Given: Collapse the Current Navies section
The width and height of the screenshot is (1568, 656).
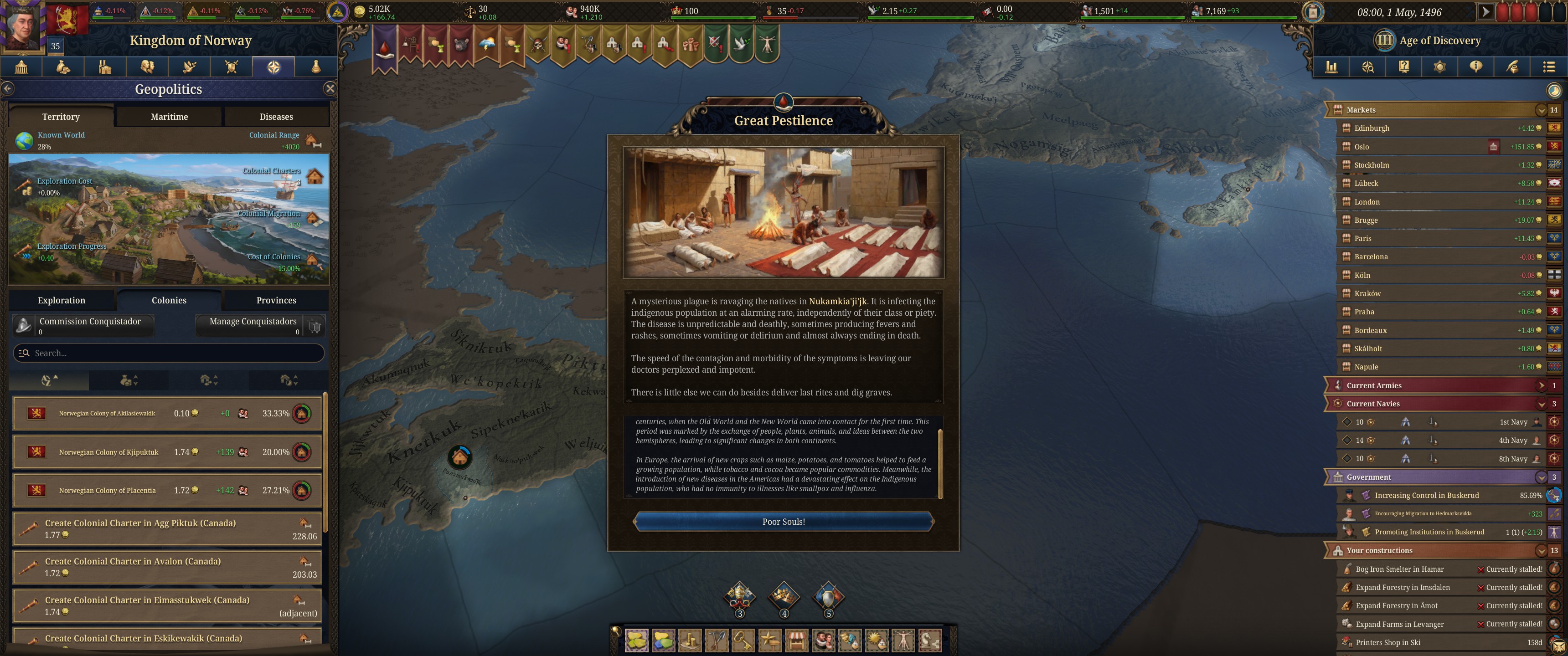Looking at the screenshot, I should (x=1541, y=404).
